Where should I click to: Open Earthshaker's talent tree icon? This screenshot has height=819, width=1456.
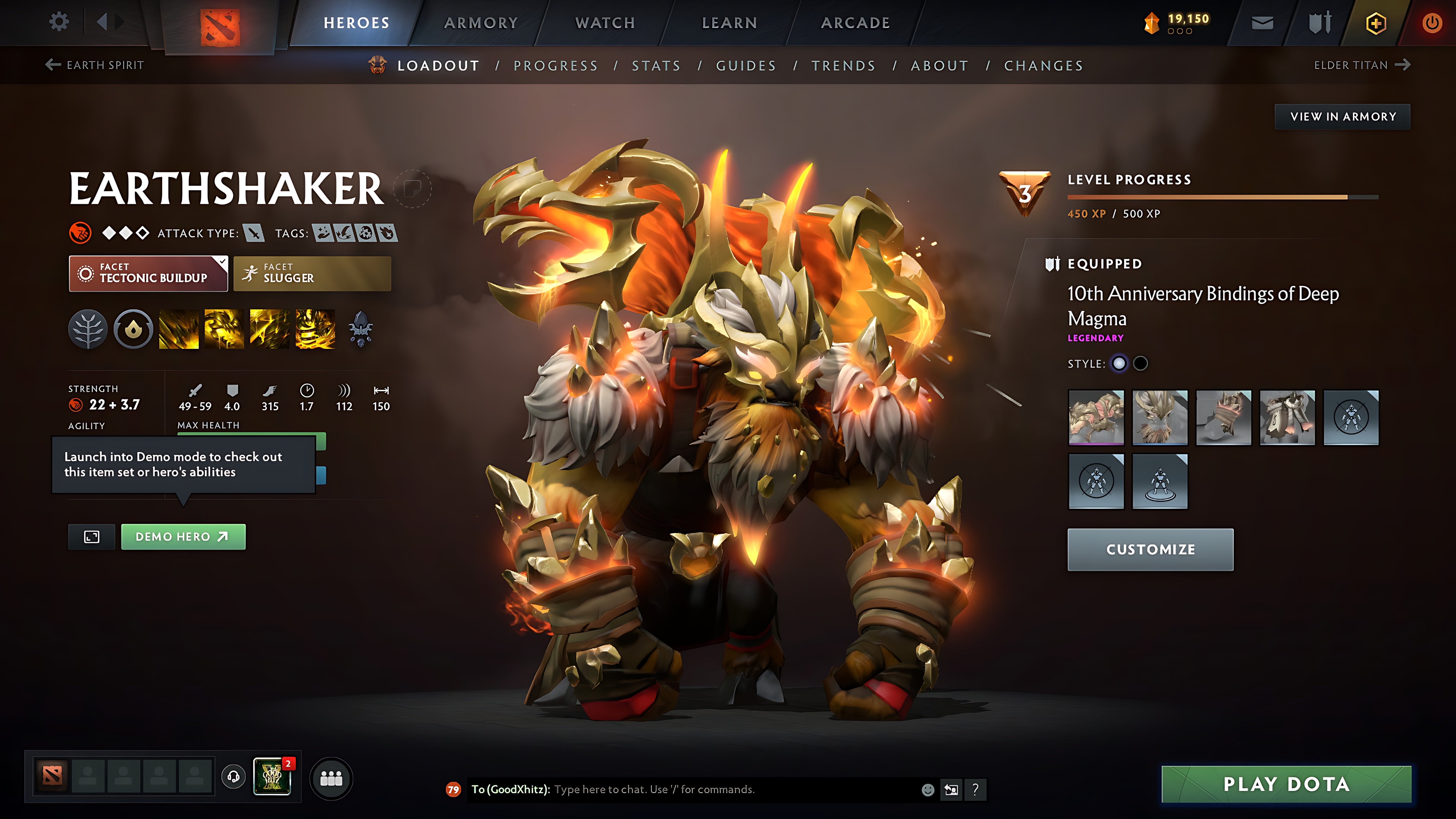click(x=88, y=330)
